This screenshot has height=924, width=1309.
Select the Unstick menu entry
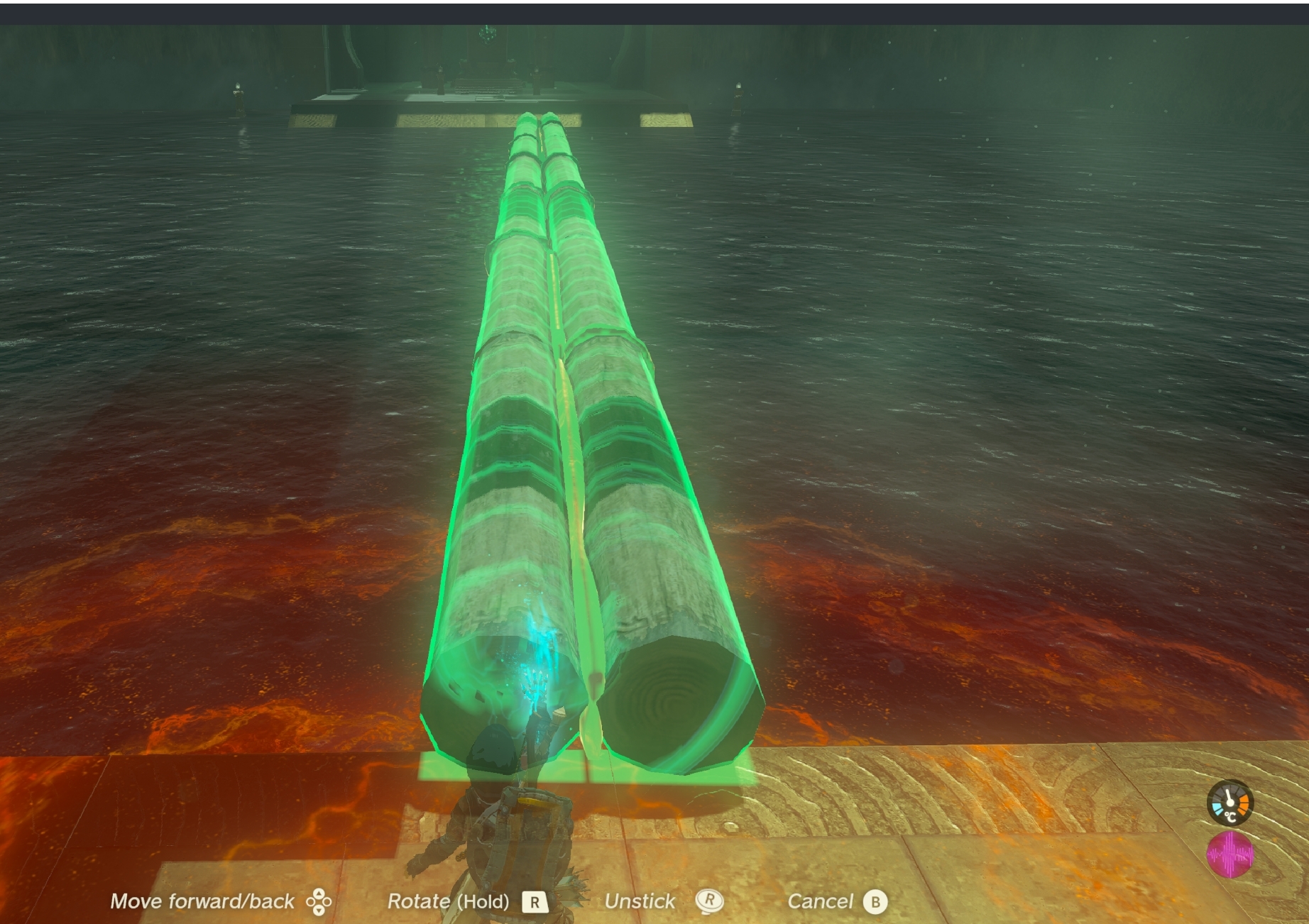641,901
